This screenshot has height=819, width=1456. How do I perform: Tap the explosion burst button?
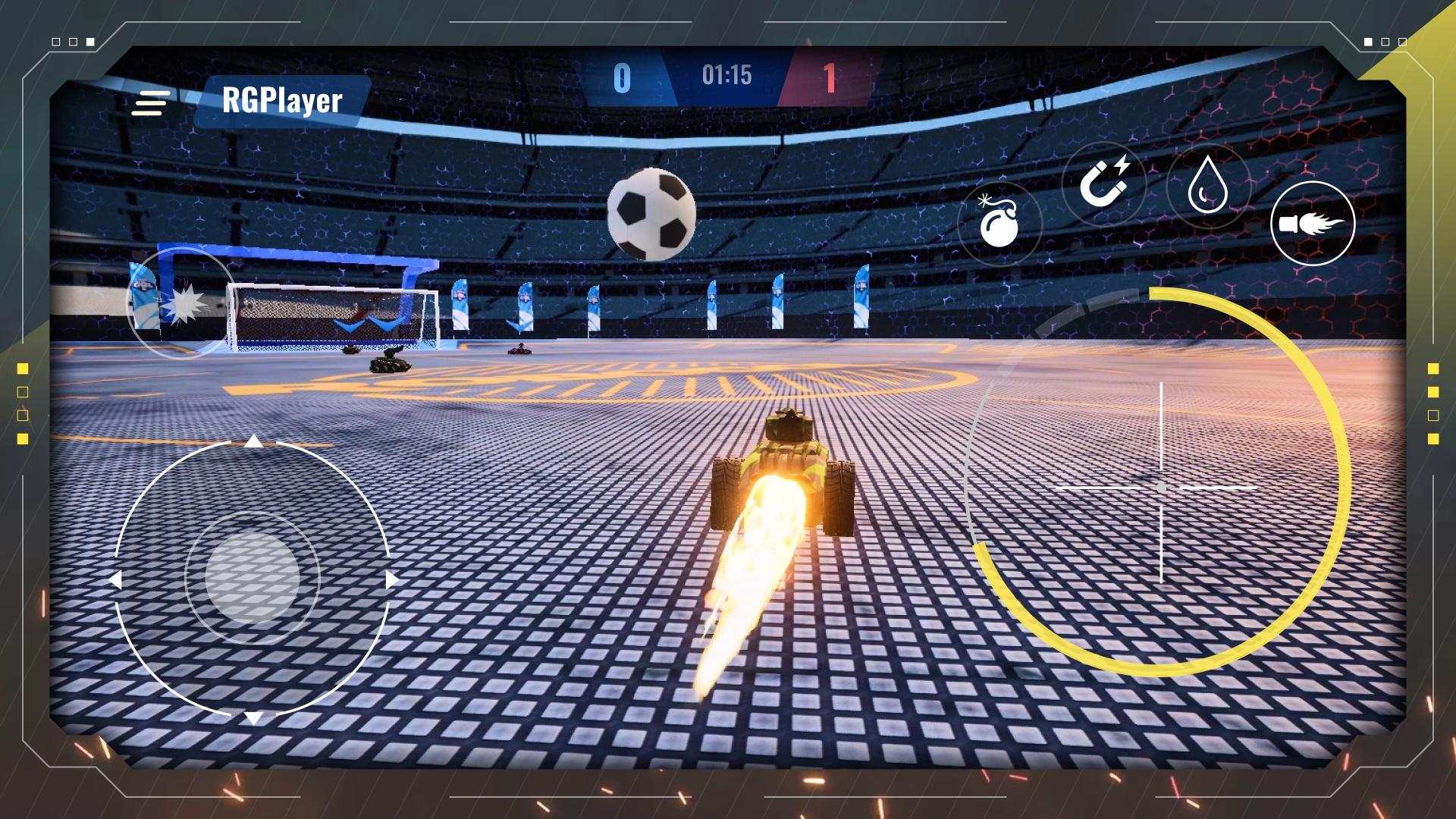click(181, 303)
